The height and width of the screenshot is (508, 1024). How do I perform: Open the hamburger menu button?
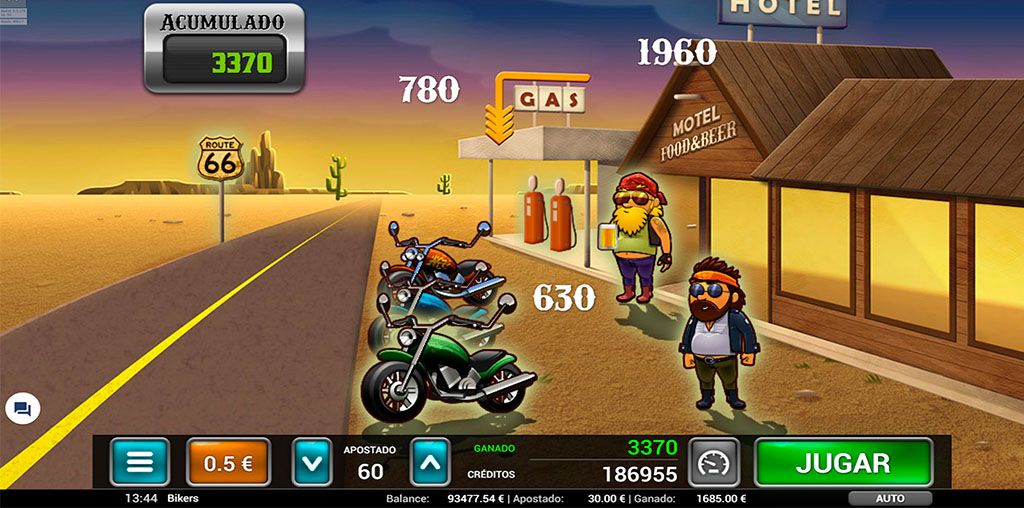coord(140,463)
